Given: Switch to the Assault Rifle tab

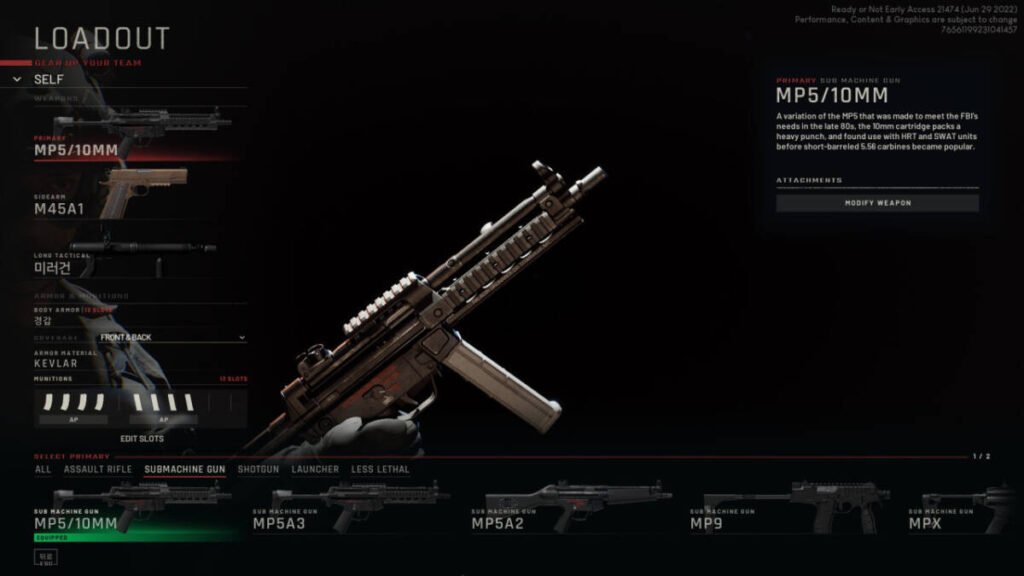Looking at the screenshot, I should pyautogui.click(x=98, y=469).
